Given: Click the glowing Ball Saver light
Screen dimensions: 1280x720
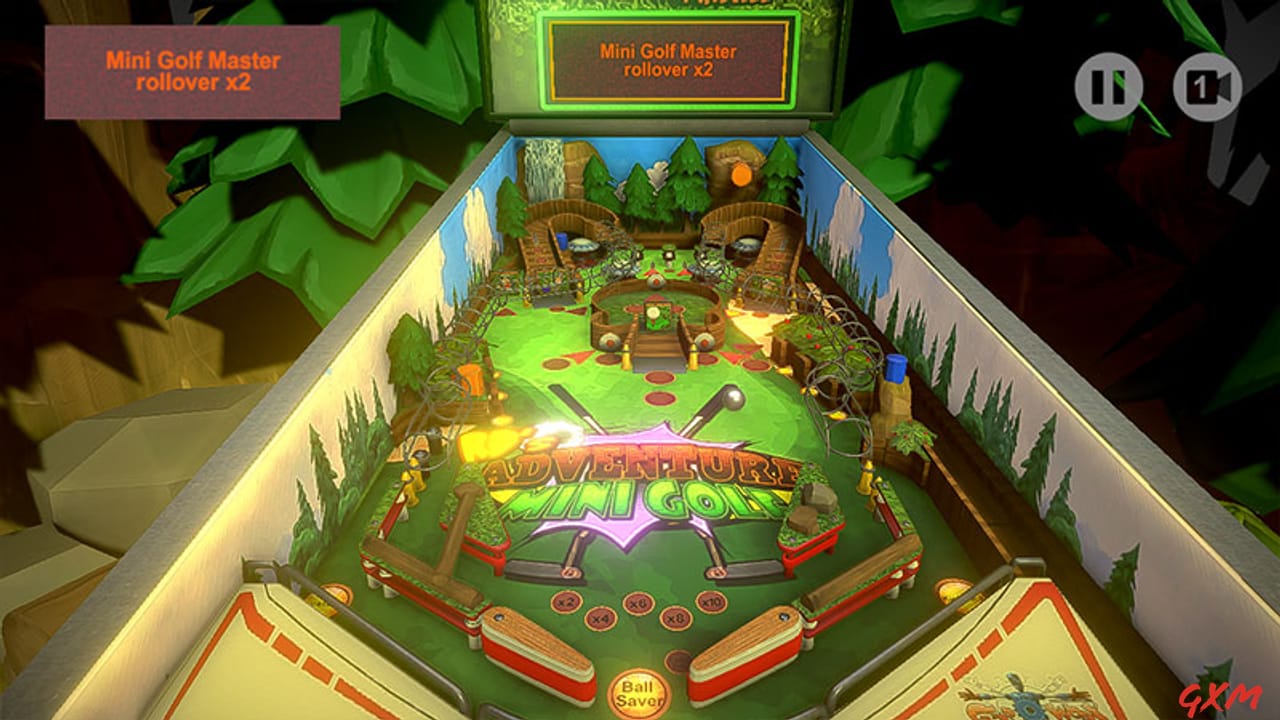Looking at the screenshot, I should point(640,692).
